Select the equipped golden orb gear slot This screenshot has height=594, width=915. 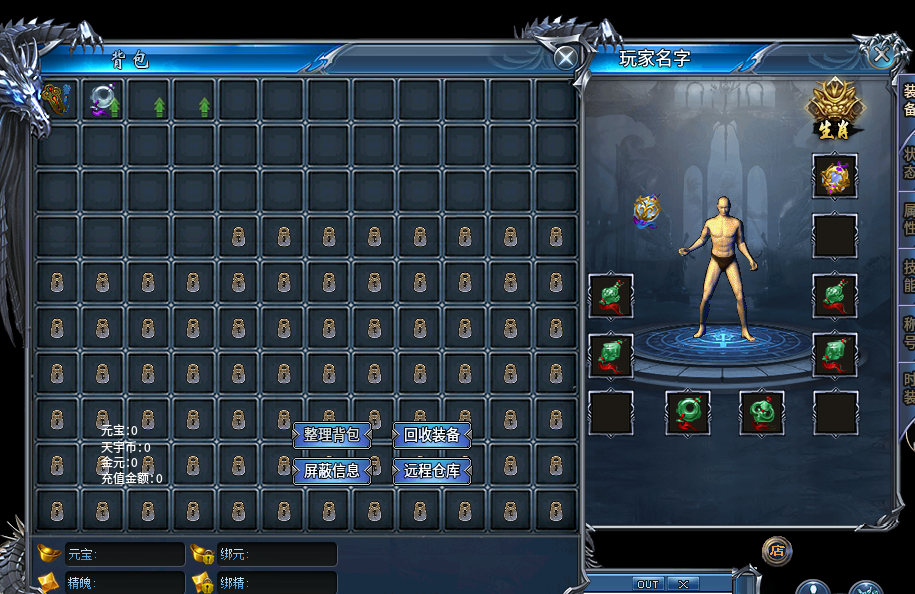click(x=835, y=178)
